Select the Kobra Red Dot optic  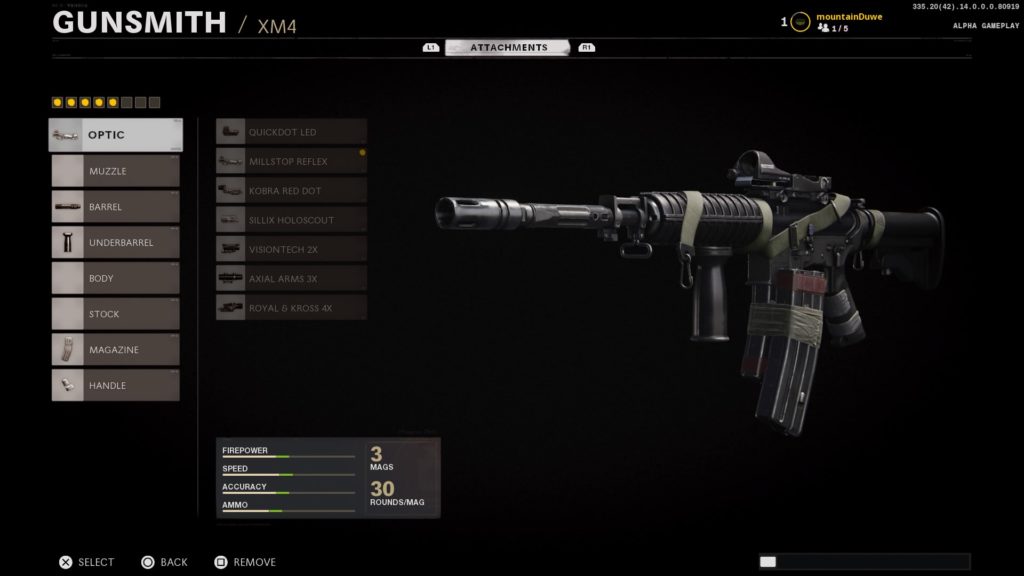coord(291,190)
